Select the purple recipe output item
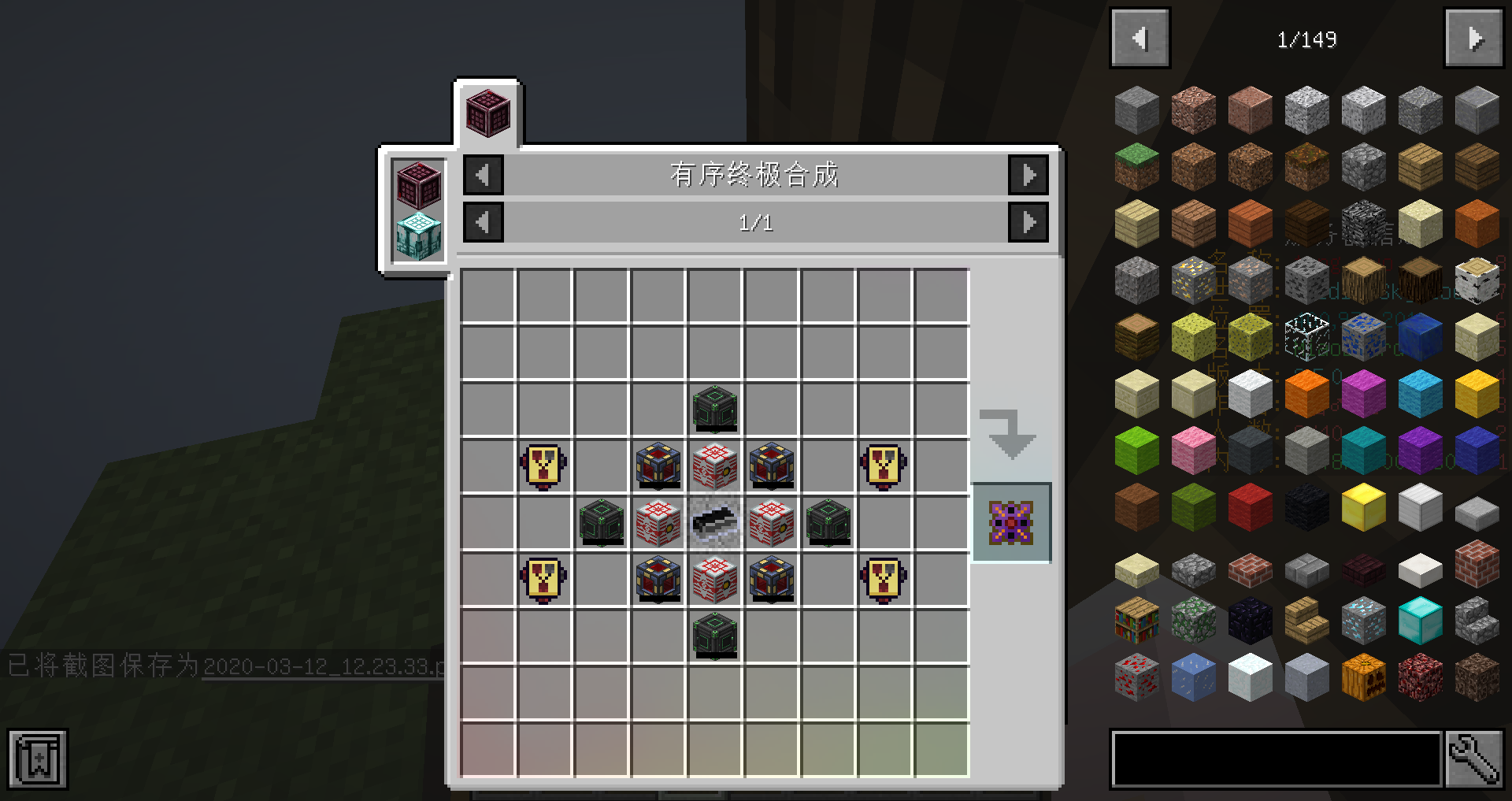Screen dimensions: 1512x801 coord(1011,522)
